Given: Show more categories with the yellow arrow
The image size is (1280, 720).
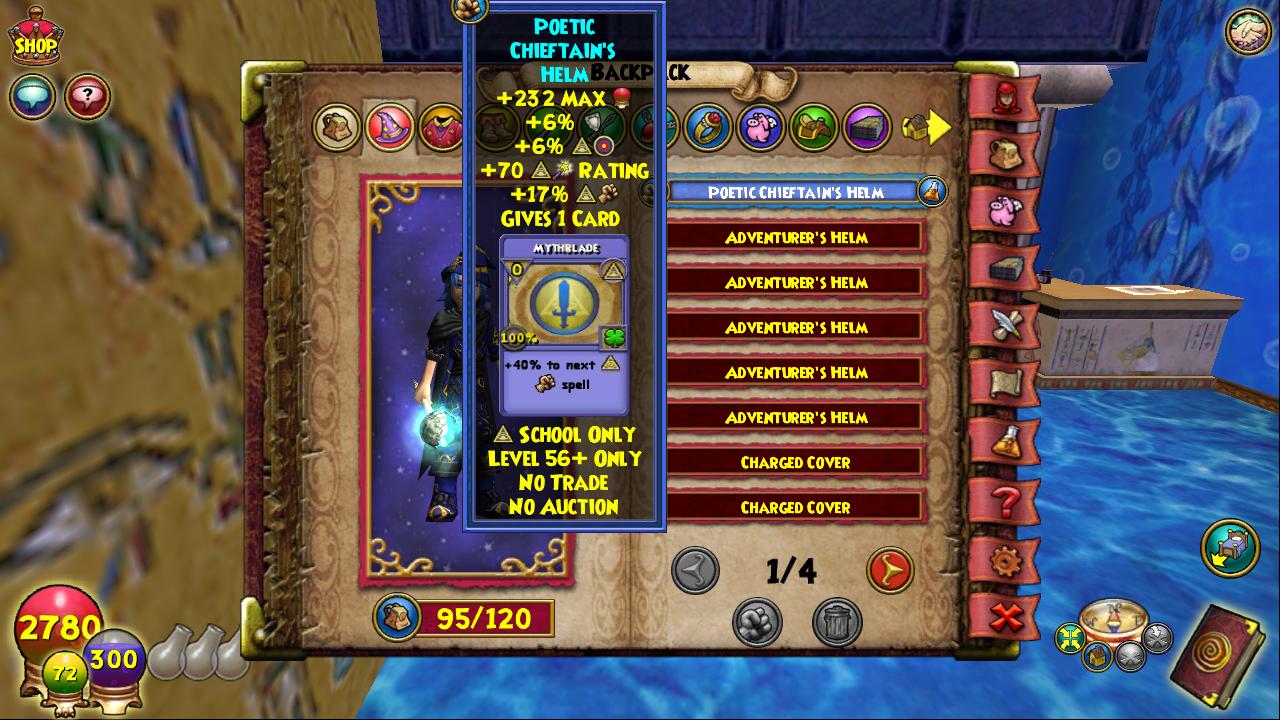Looking at the screenshot, I should pyautogui.click(x=927, y=127).
